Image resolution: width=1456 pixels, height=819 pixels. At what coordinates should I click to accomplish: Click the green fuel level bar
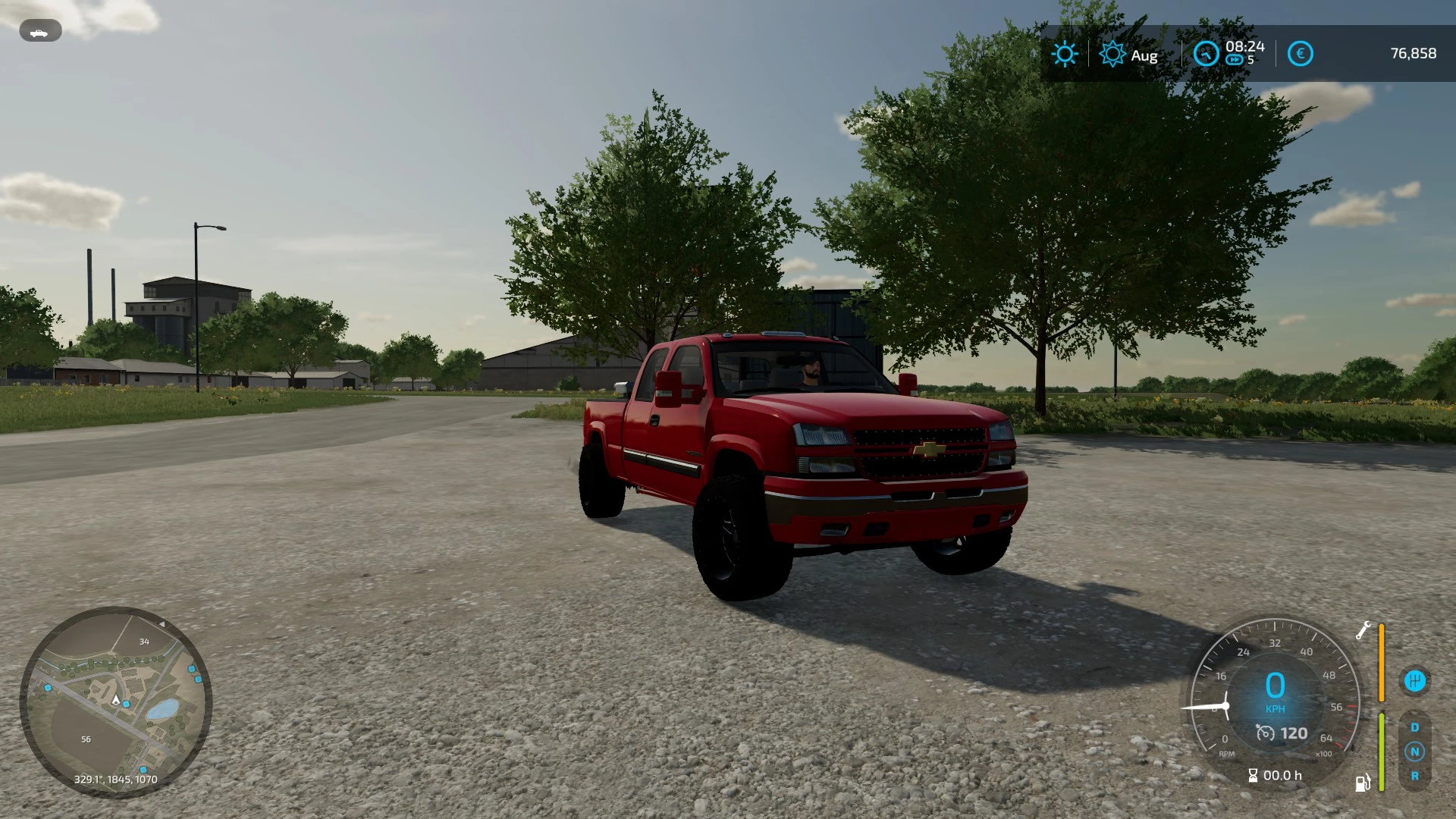[1381, 752]
